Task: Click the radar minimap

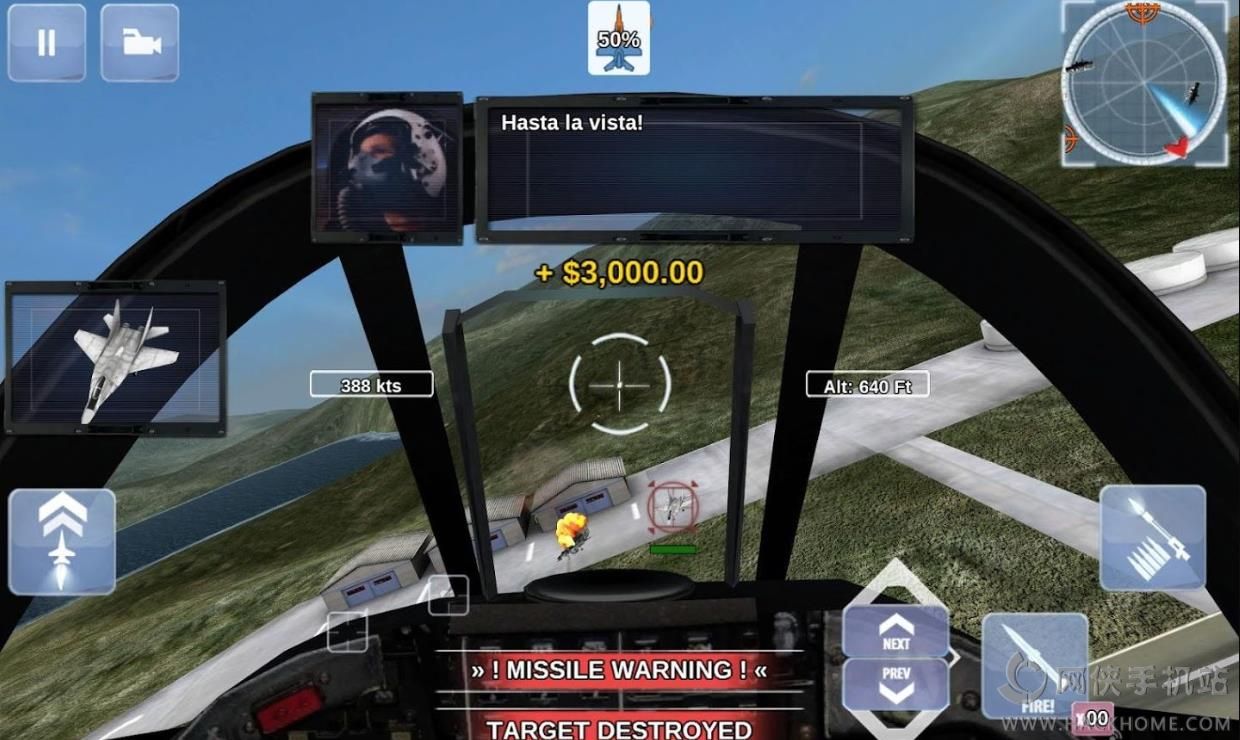Action: tap(1144, 84)
